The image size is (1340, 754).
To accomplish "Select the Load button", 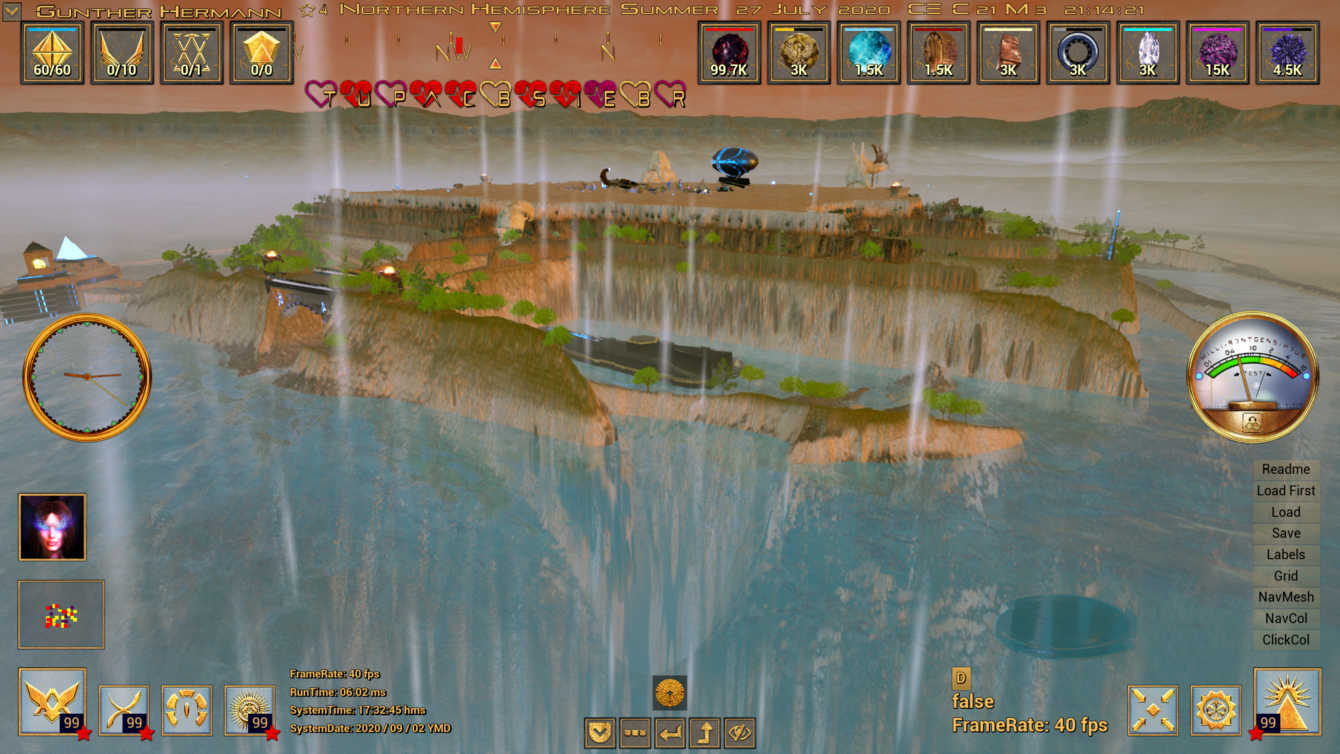I will pyautogui.click(x=1285, y=512).
